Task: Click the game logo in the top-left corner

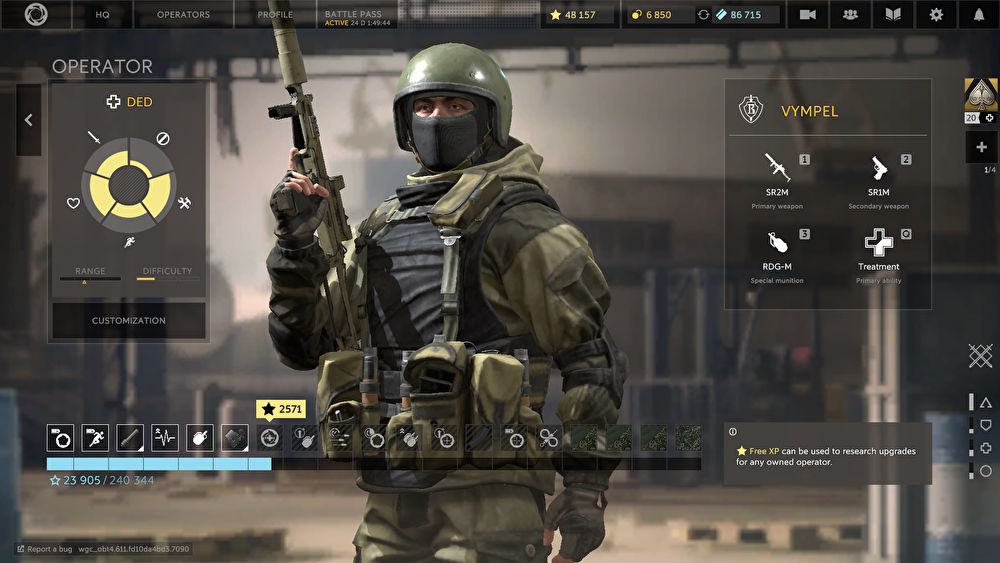Action: tap(36, 15)
